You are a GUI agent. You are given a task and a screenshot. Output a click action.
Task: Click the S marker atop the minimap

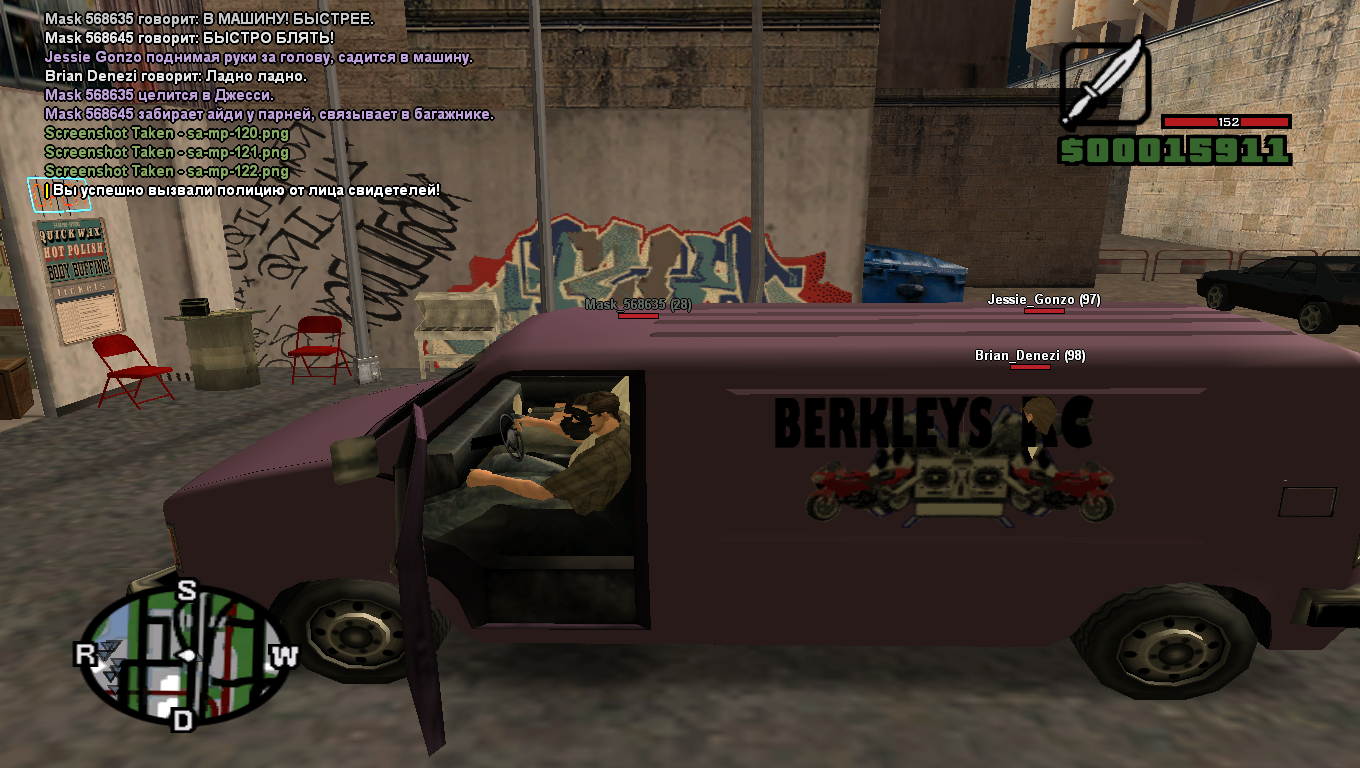click(186, 590)
